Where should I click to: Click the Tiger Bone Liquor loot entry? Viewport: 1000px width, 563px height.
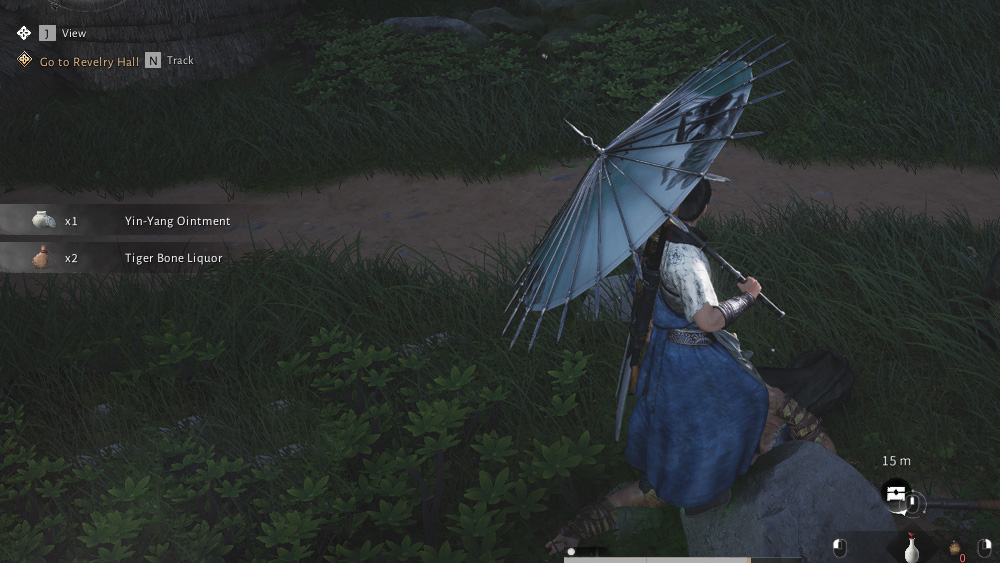[x=173, y=258]
